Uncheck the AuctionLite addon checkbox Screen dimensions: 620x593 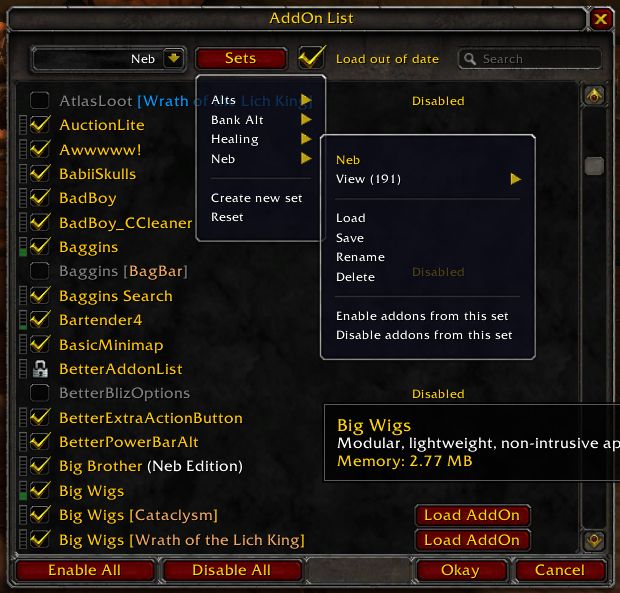40,125
